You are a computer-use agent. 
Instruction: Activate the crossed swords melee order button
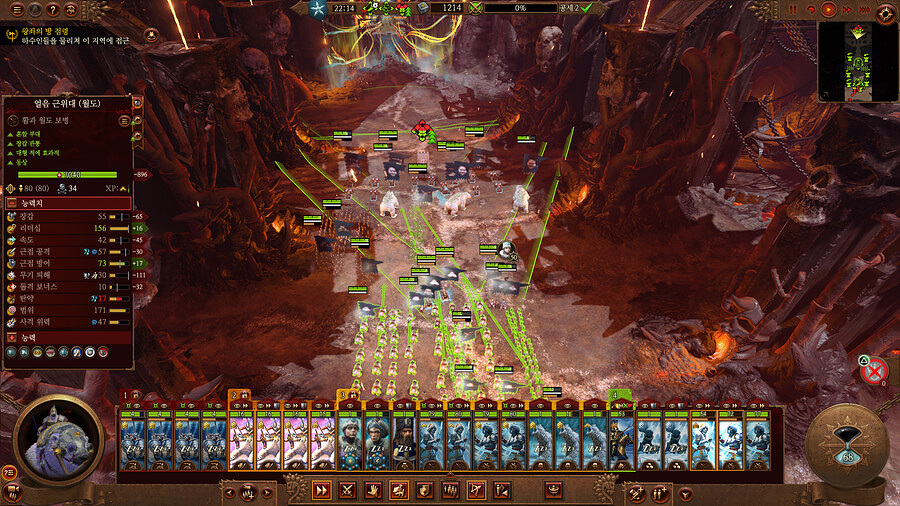348,490
